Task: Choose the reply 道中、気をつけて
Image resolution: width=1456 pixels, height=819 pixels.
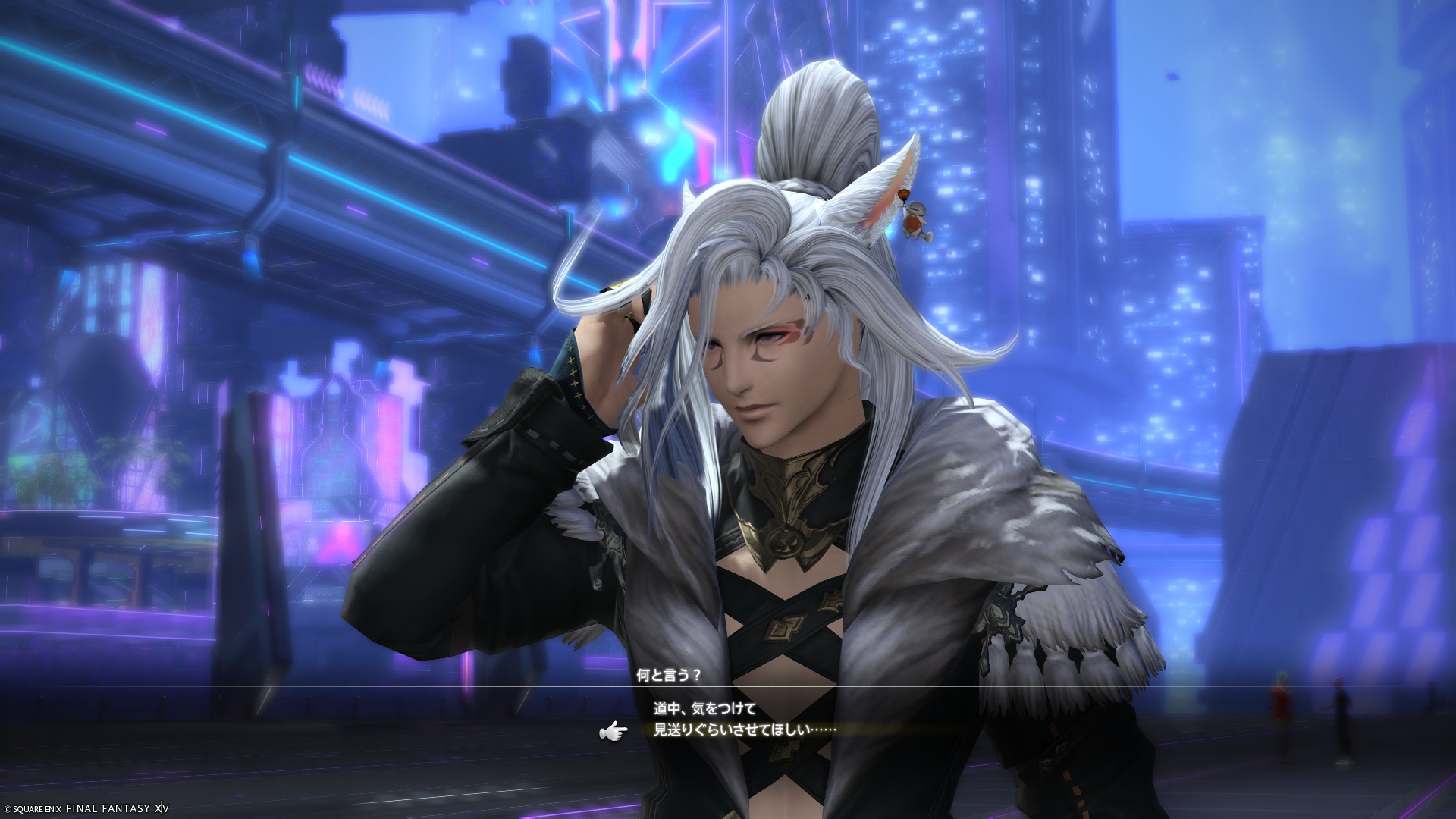Action: 704,709
